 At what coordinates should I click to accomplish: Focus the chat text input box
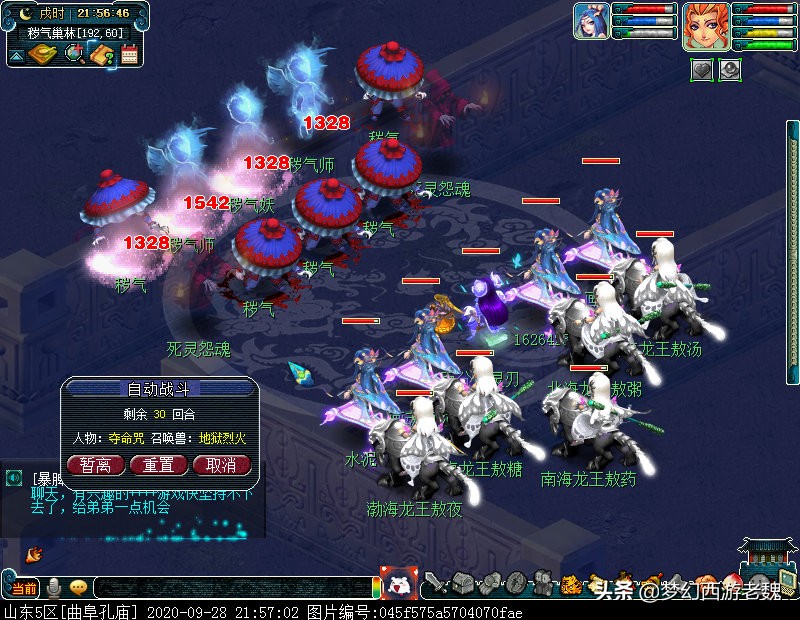[x=232, y=588]
